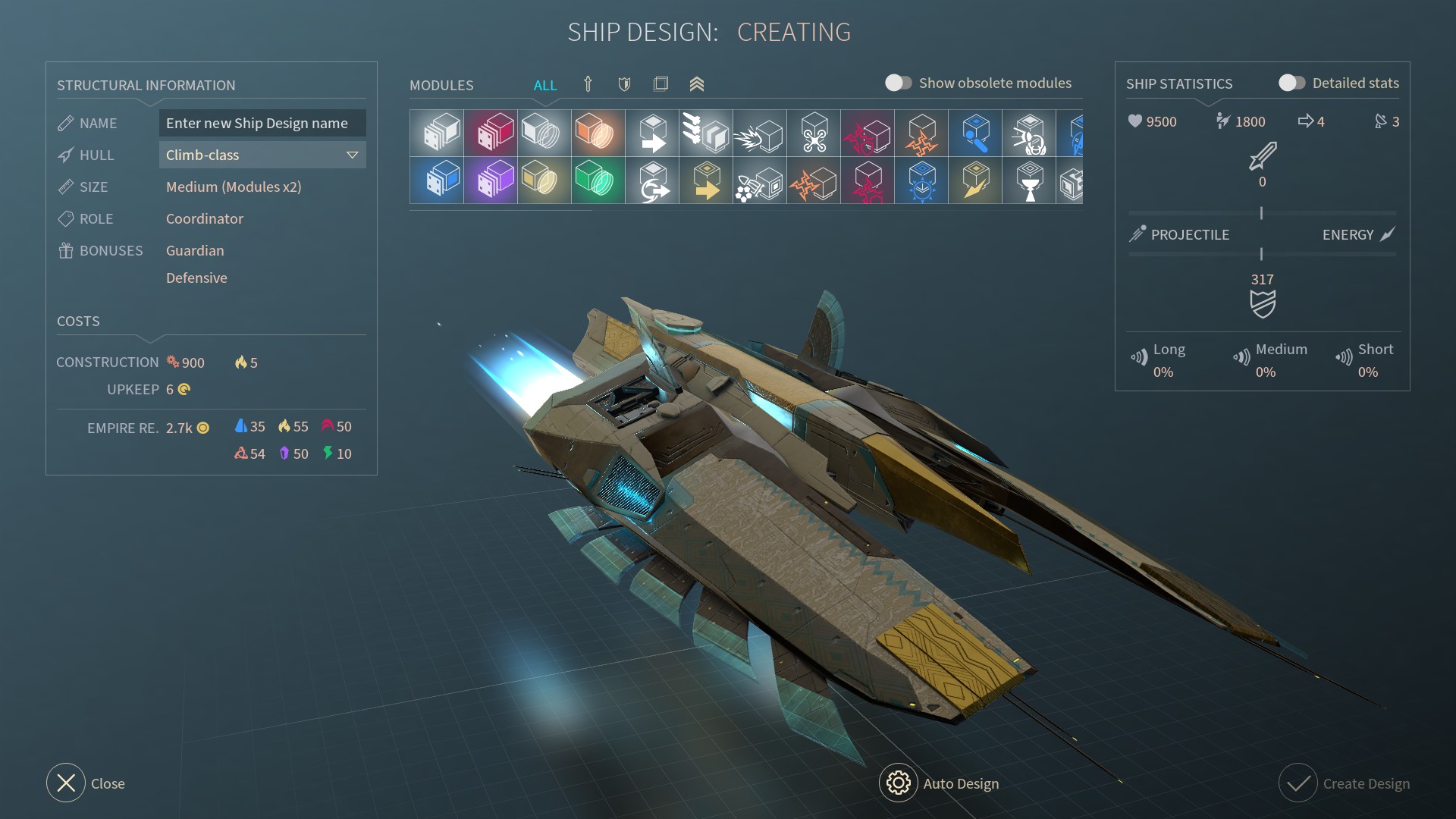Select the shield defense module filter
The width and height of the screenshot is (1456, 819).
[624, 84]
